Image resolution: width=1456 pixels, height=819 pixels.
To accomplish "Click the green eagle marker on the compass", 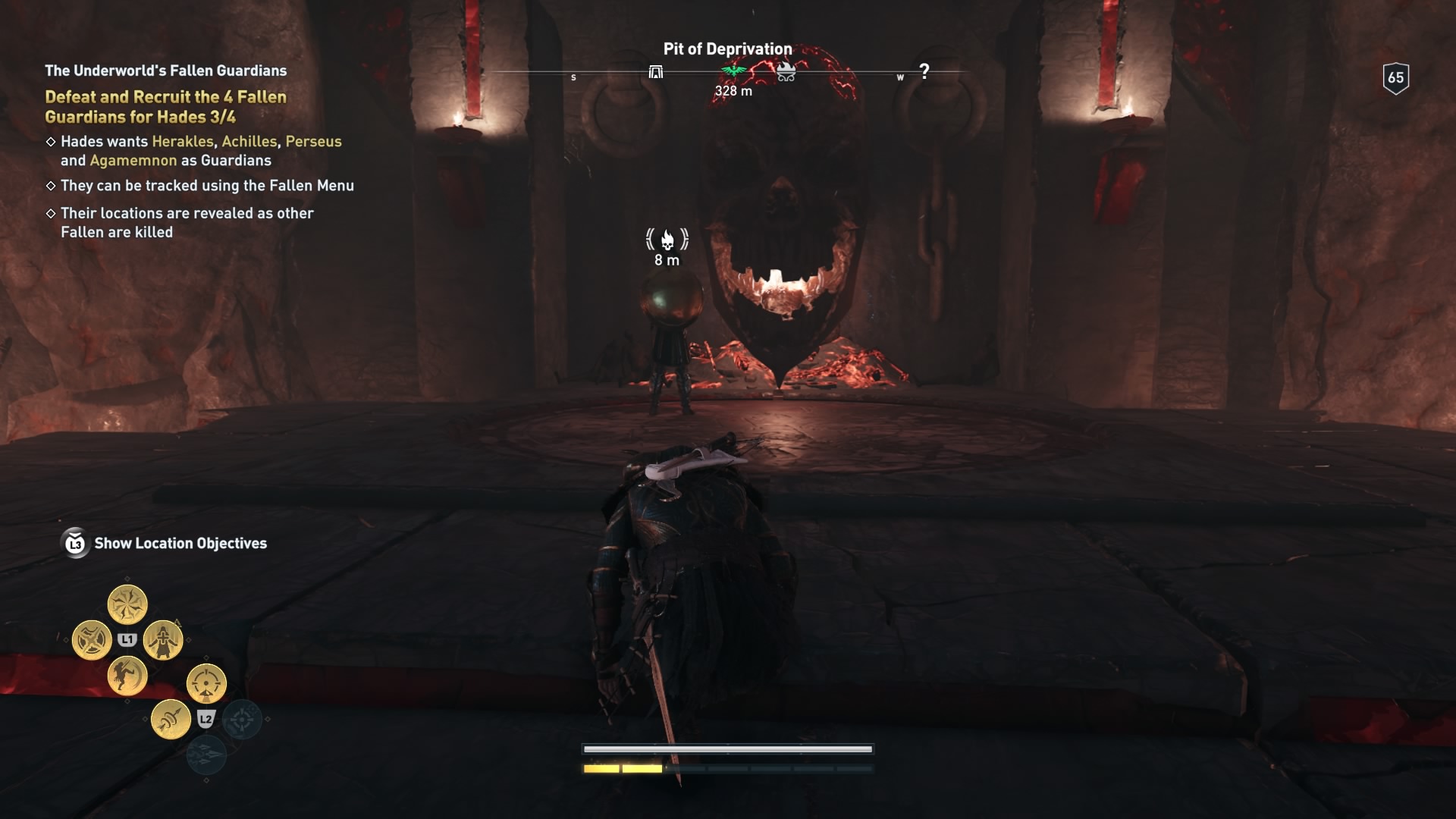I will click(733, 71).
